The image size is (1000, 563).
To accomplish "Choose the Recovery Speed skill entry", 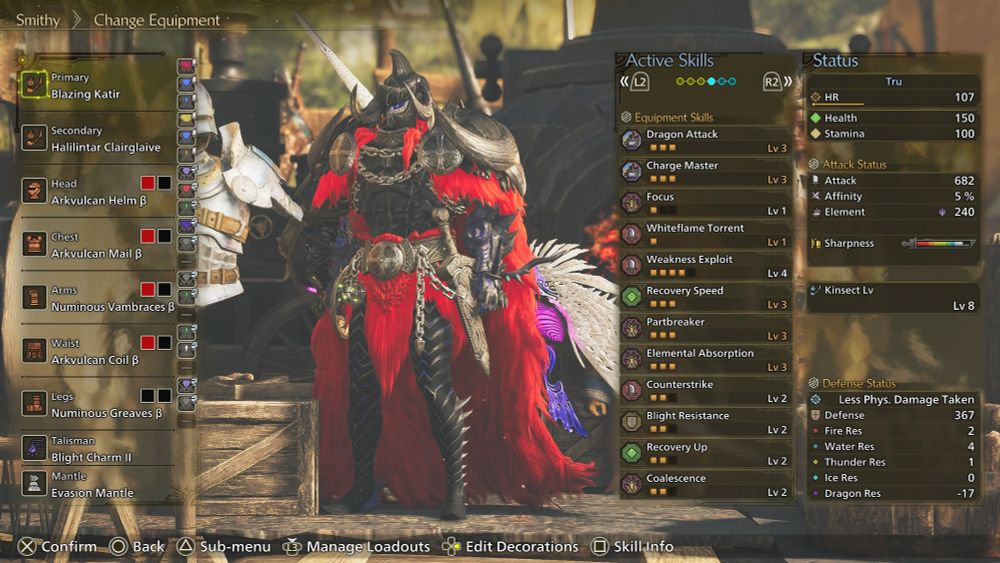I will click(x=705, y=297).
